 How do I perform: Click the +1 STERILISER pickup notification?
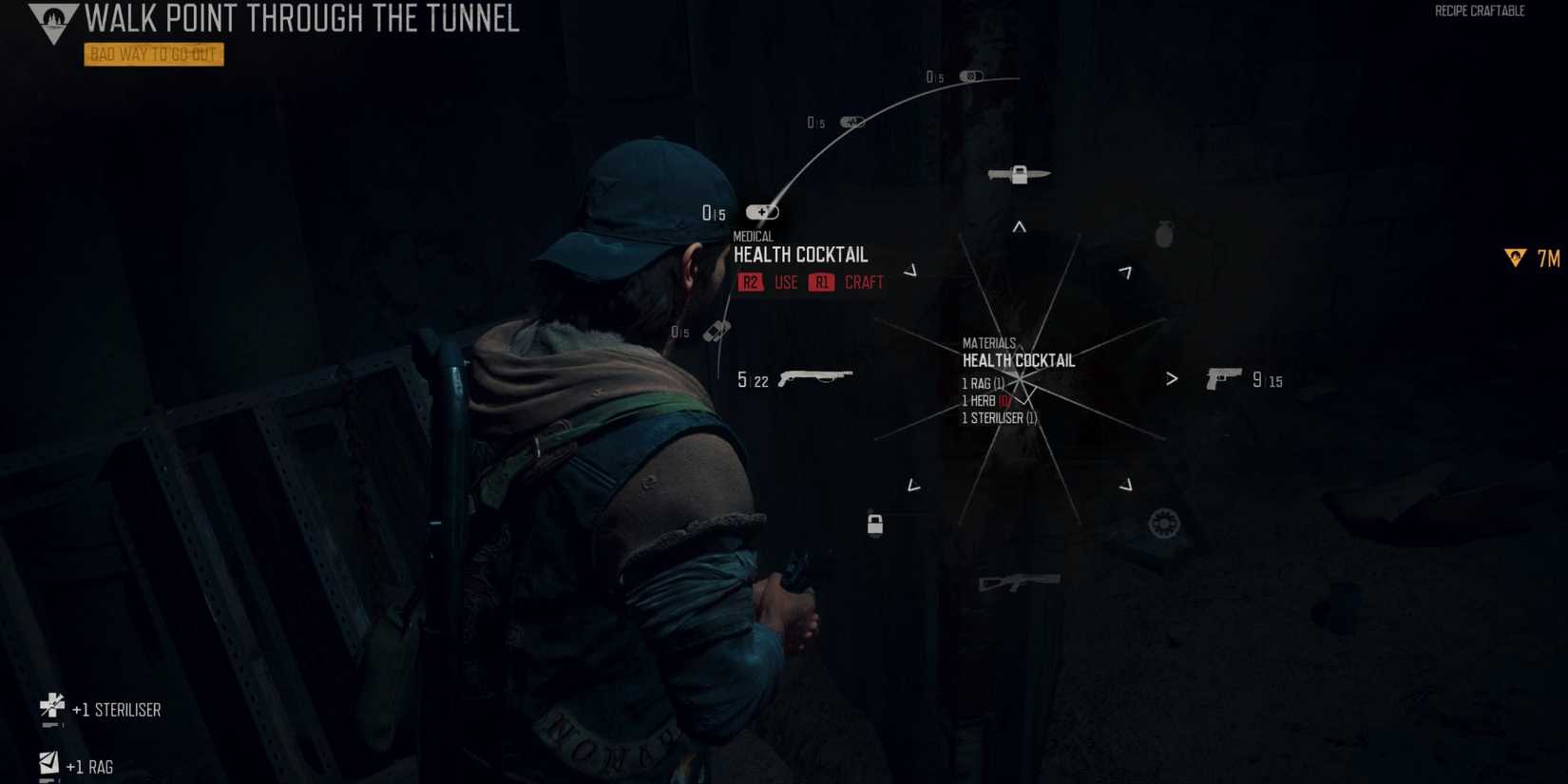tap(100, 709)
